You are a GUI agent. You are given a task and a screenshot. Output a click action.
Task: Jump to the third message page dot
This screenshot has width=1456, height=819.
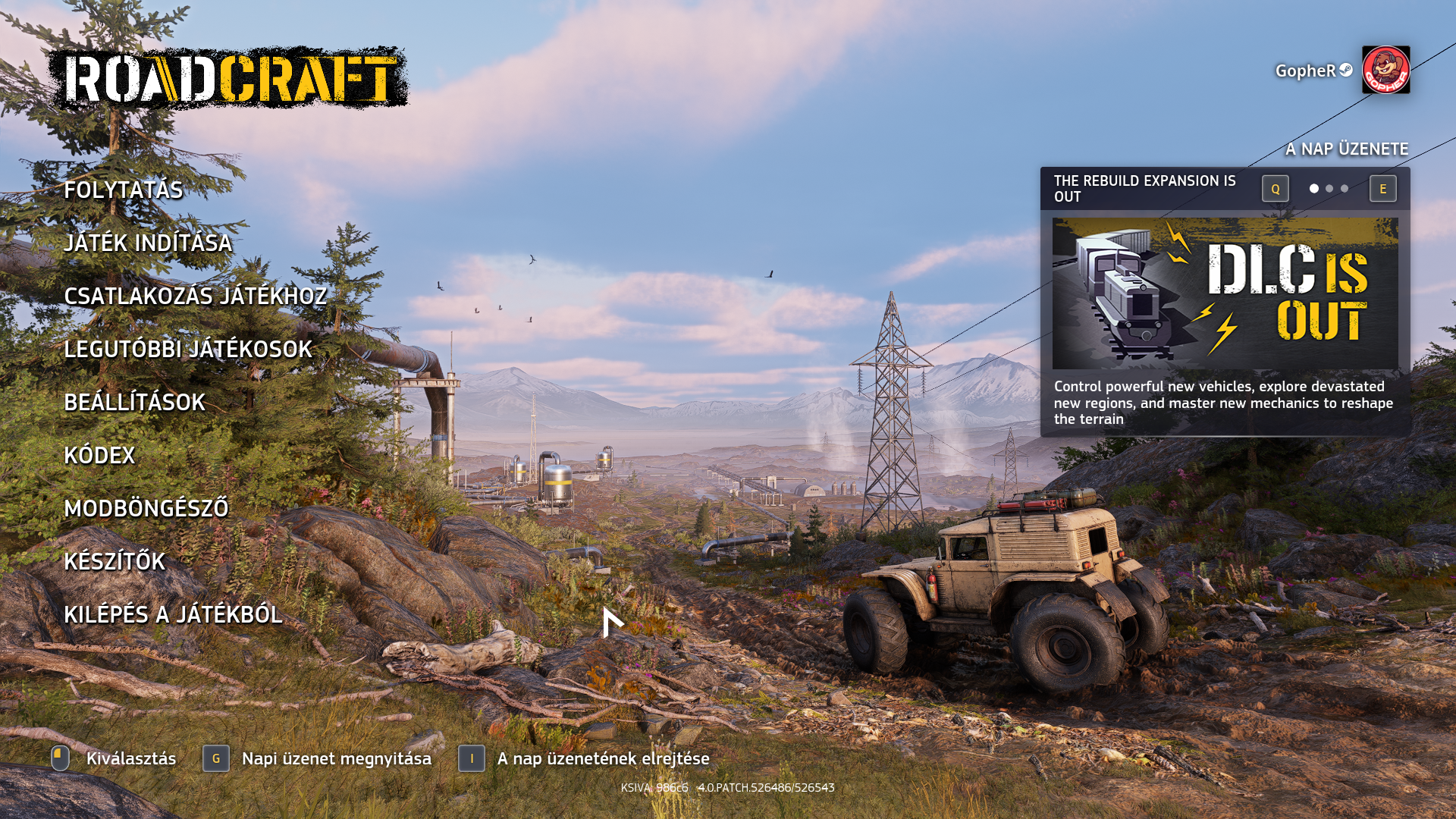pos(1345,189)
